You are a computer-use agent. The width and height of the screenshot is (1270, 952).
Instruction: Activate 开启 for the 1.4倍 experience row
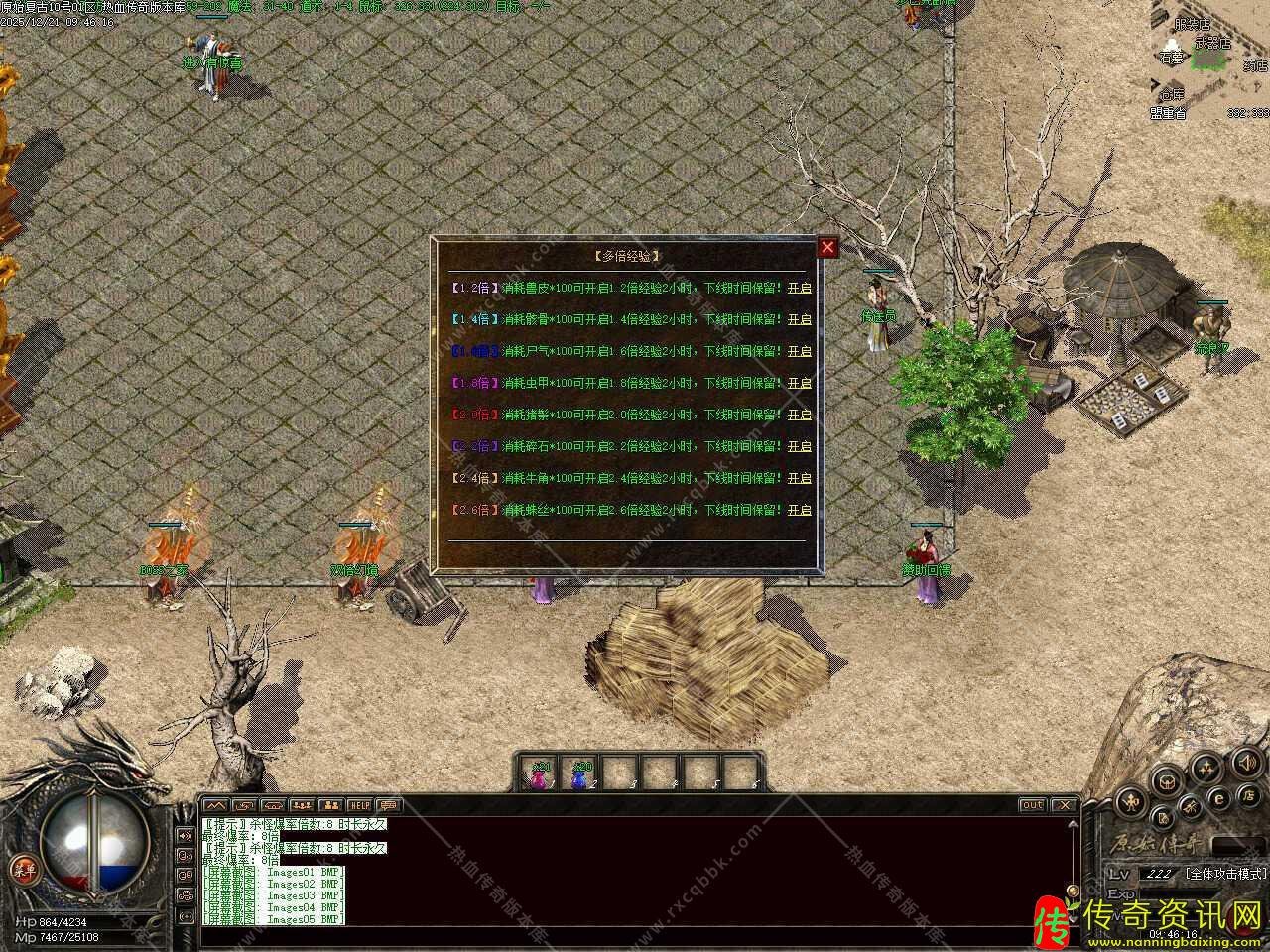(799, 319)
